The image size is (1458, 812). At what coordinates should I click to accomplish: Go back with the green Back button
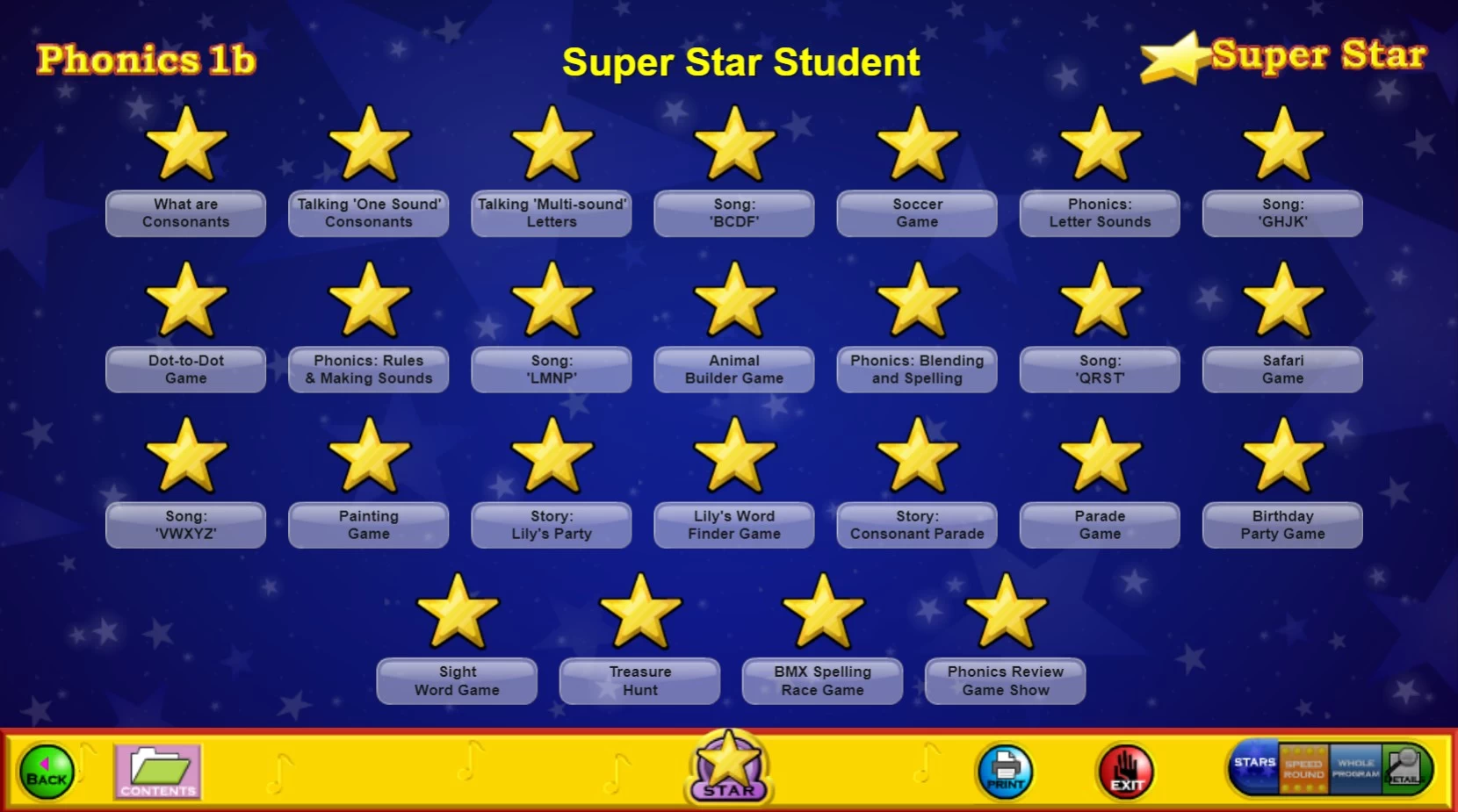tap(47, 772)
